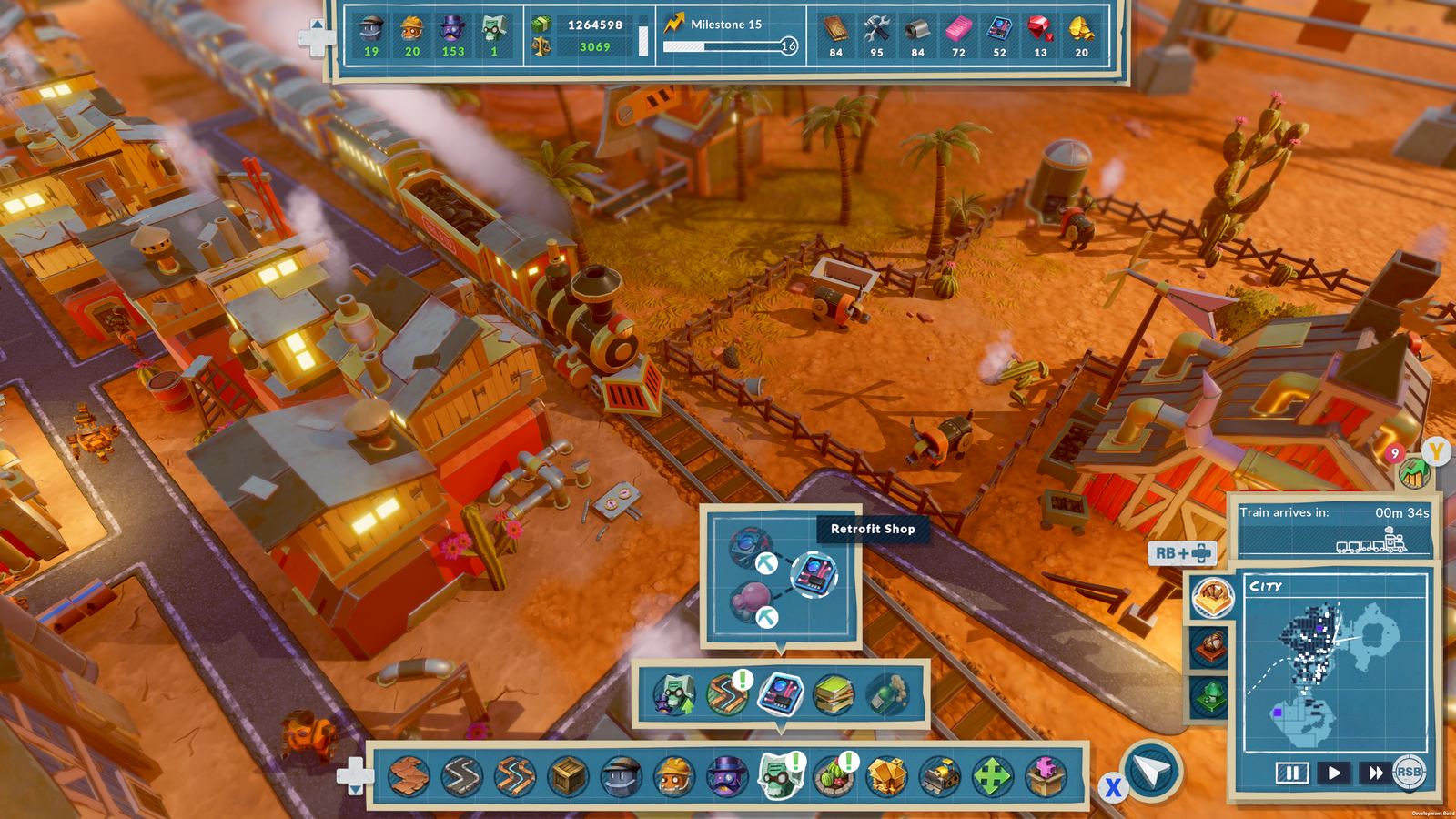The image size is (1456, 819).
Task: Select the brick road build tool
Action: pos(409,777)
